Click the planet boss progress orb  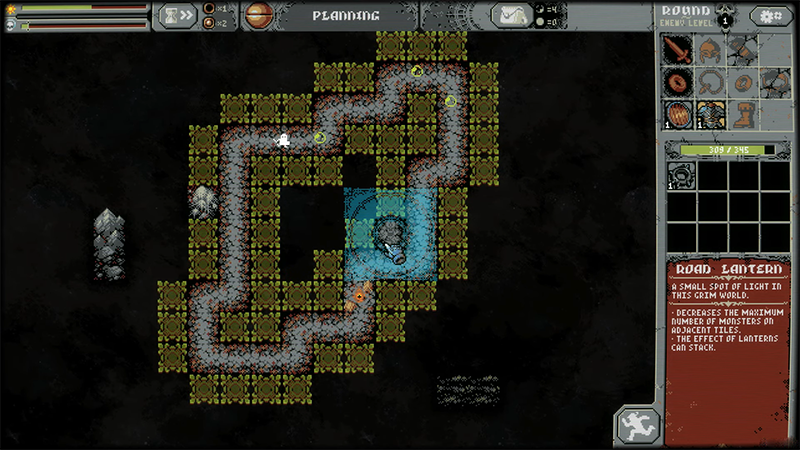click(x=259, y=15)
